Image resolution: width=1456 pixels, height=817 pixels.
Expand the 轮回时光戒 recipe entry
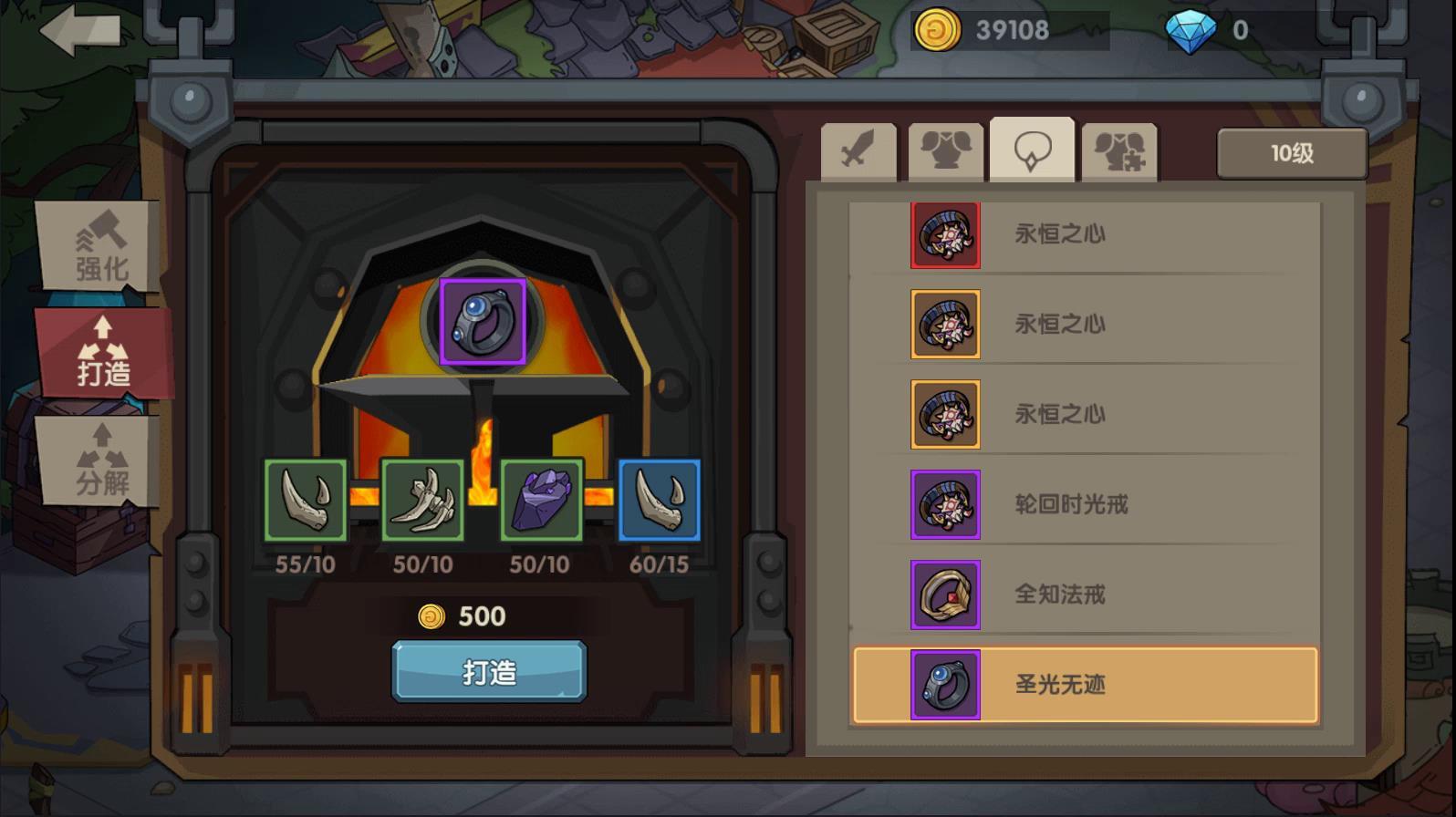(x=1076, y=505)
